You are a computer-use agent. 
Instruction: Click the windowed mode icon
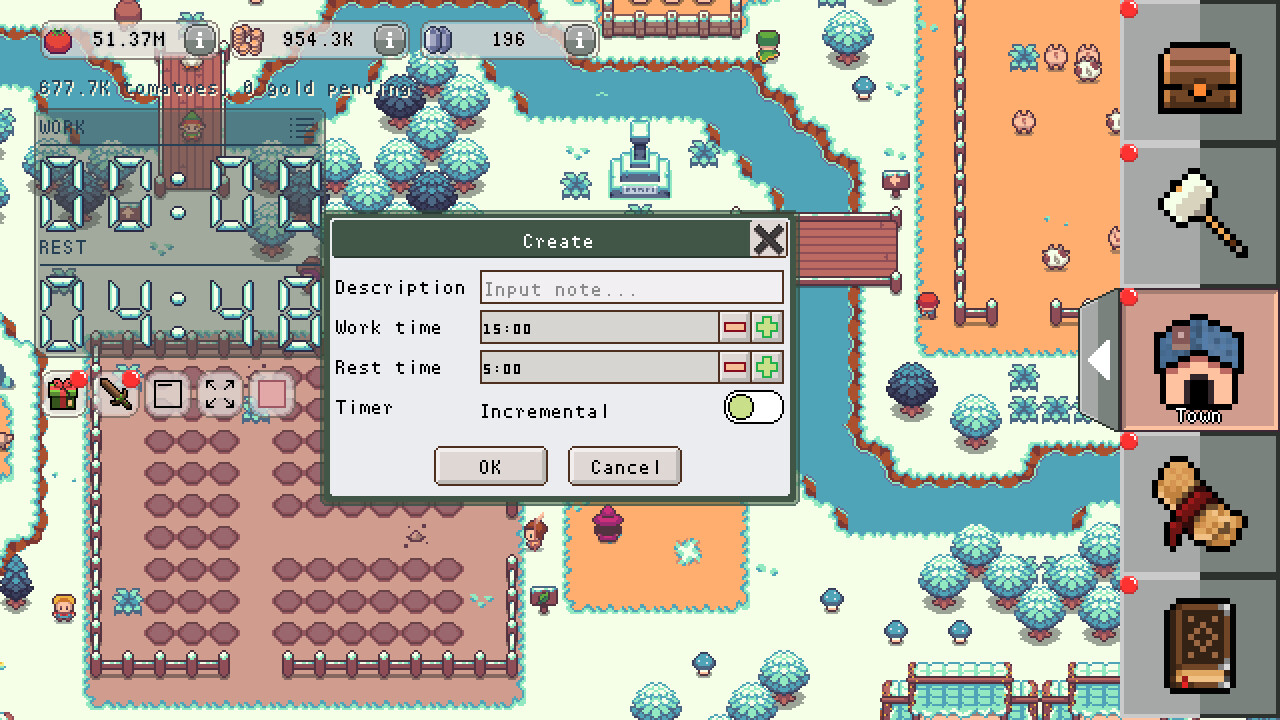tap(168, 393)
